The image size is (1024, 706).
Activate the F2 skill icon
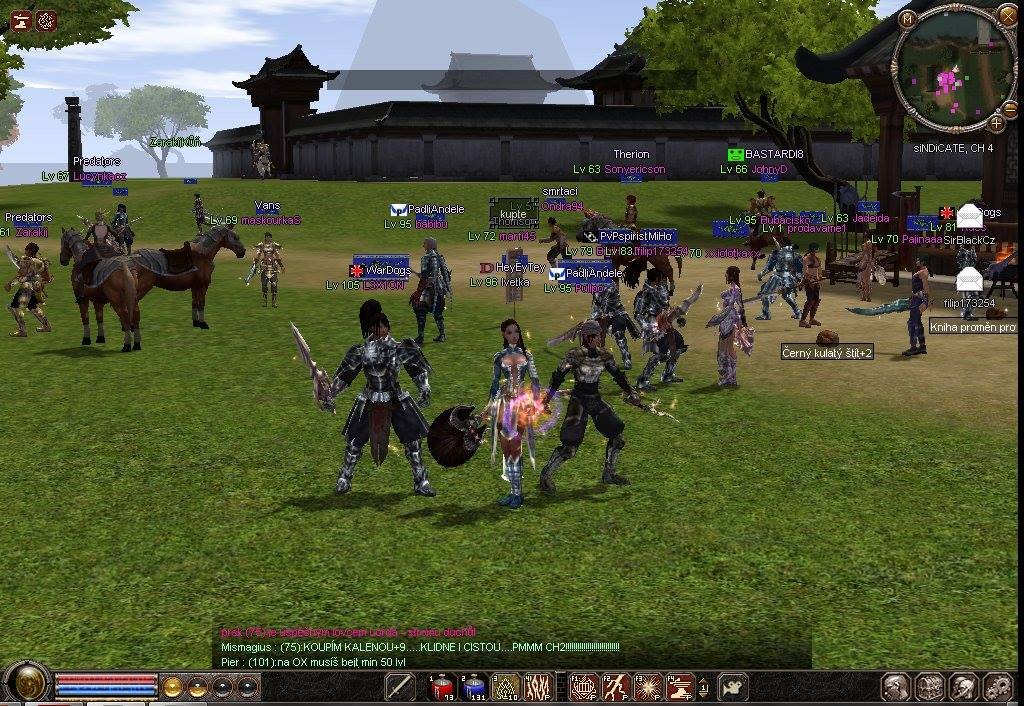coord(614,687)
